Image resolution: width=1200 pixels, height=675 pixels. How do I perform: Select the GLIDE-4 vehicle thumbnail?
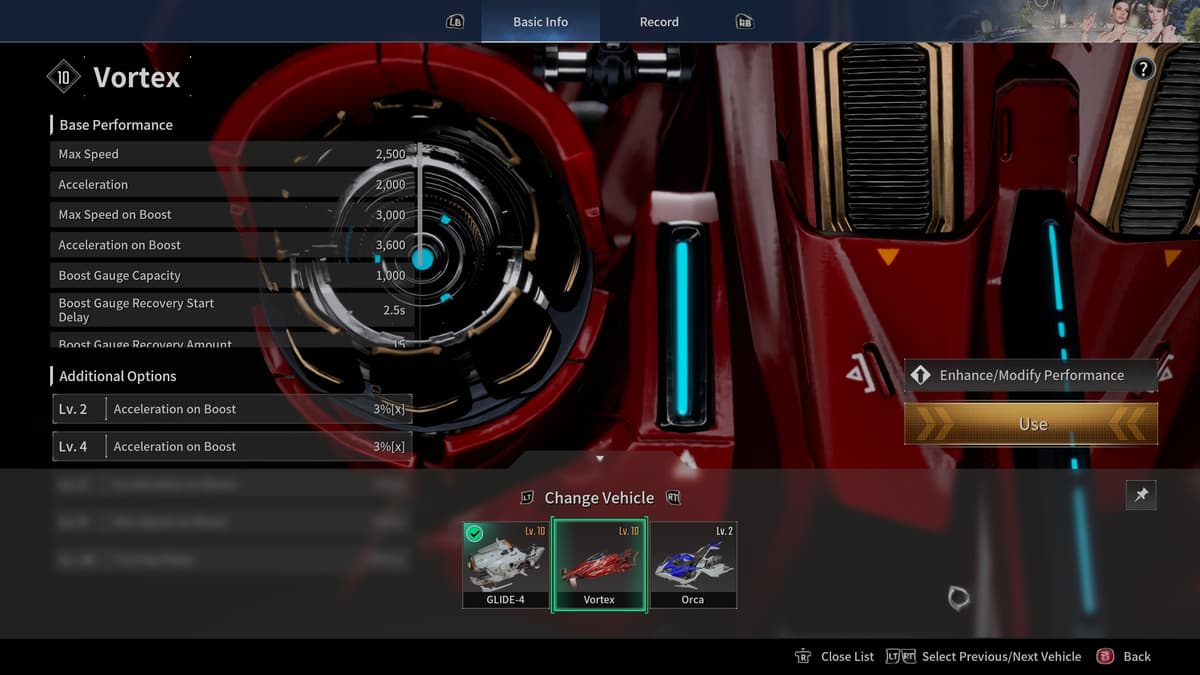505,565
